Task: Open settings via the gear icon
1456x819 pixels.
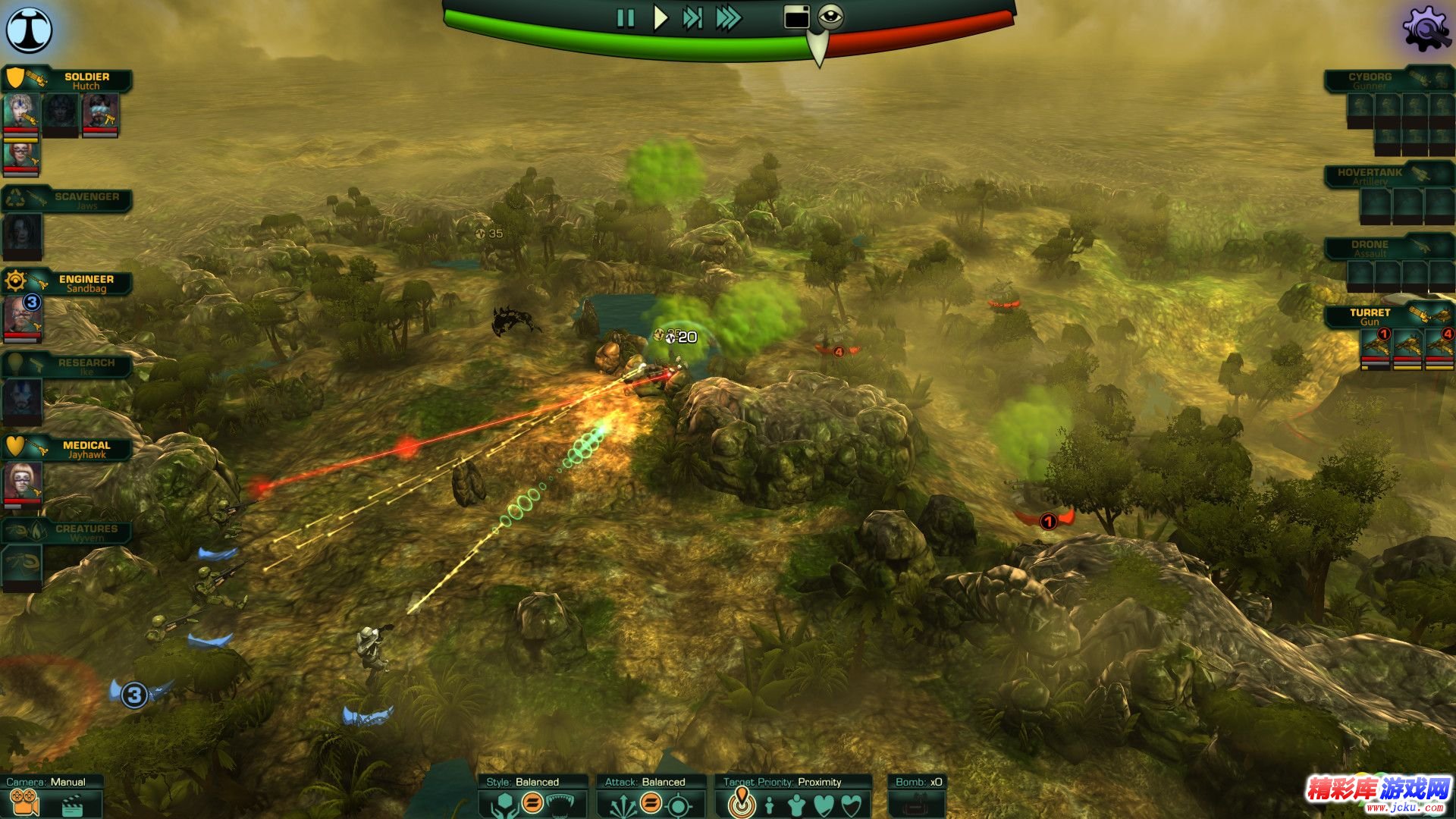Action: (x=1426, y=30)
